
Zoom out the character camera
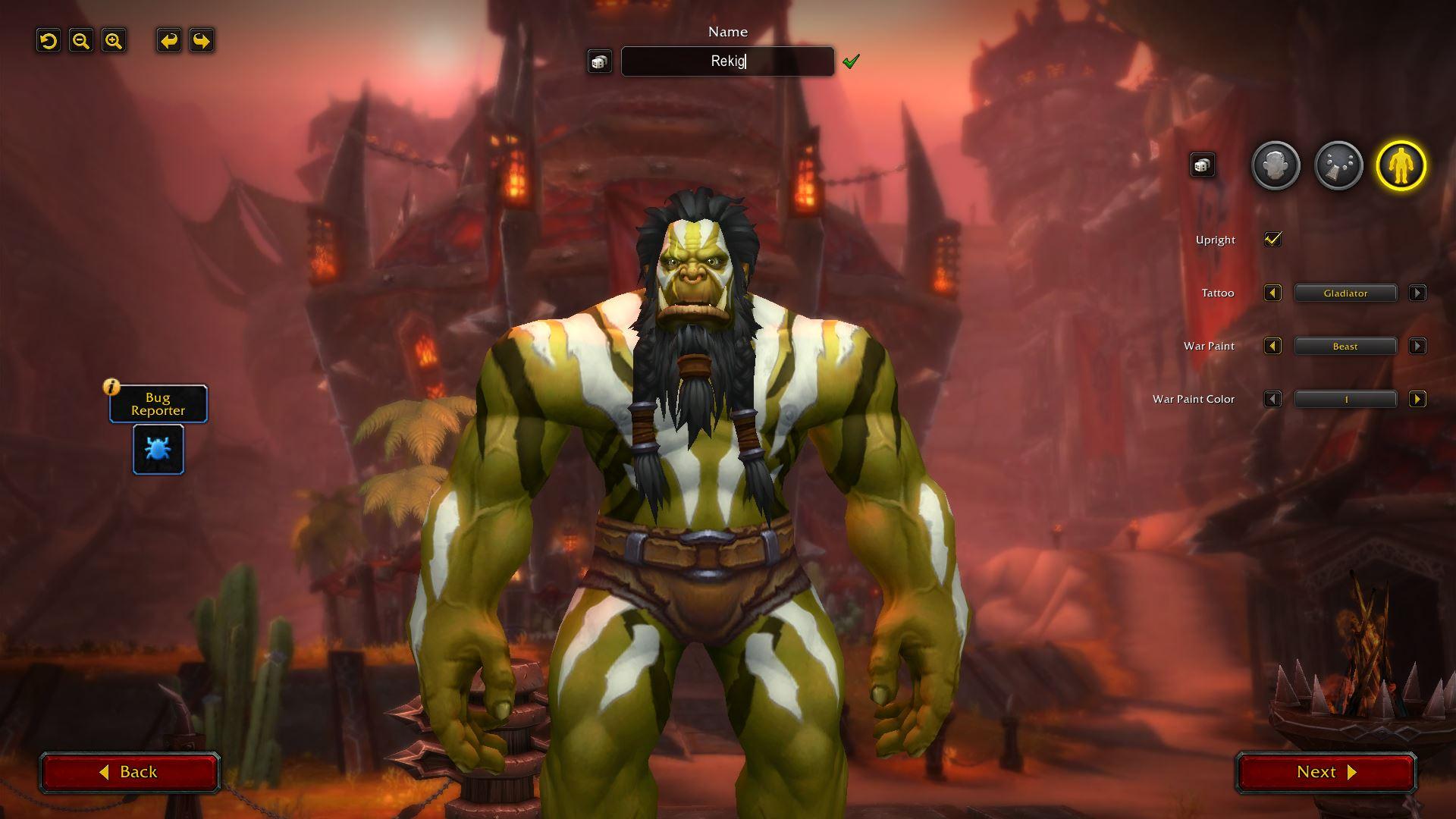pos(81,41)
